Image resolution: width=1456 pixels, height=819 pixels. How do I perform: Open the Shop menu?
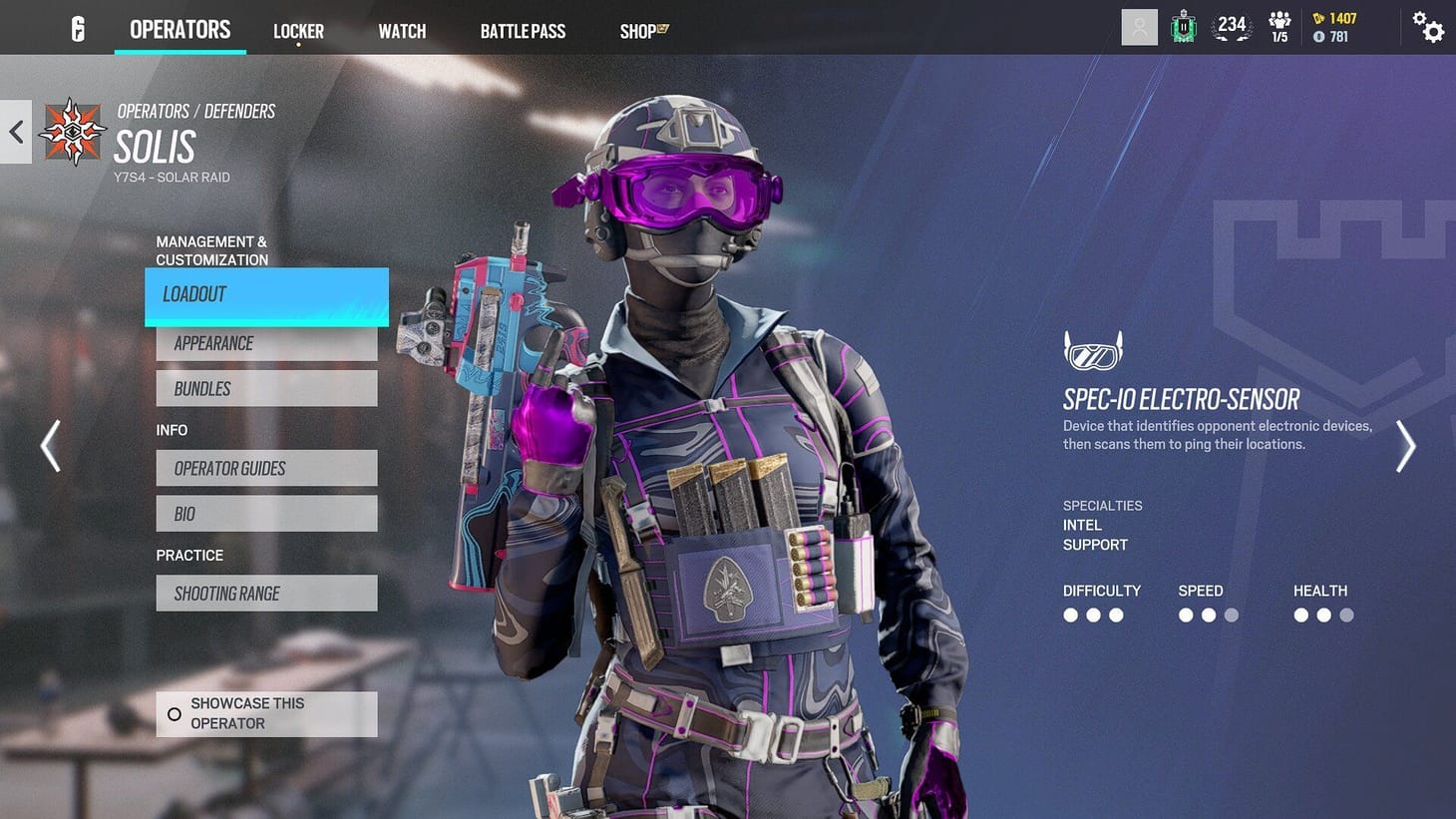coord(642,31)
